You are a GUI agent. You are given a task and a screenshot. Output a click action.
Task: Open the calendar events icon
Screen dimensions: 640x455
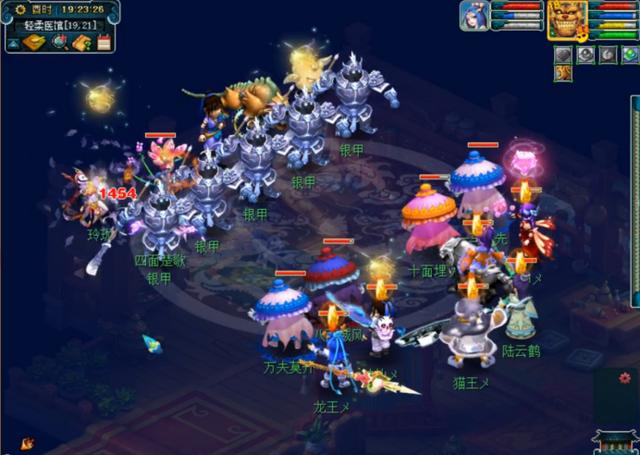pos(104,43)
